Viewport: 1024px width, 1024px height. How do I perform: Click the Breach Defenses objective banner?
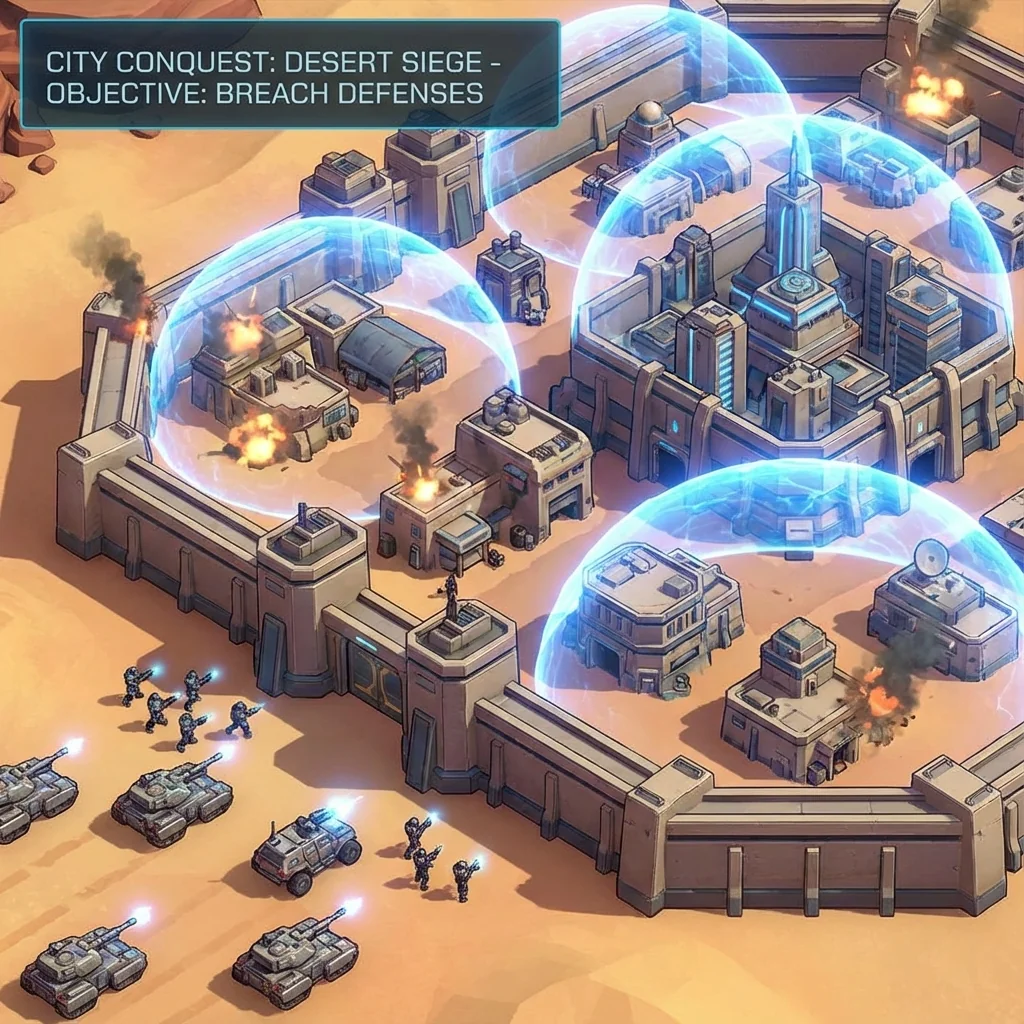289,75
